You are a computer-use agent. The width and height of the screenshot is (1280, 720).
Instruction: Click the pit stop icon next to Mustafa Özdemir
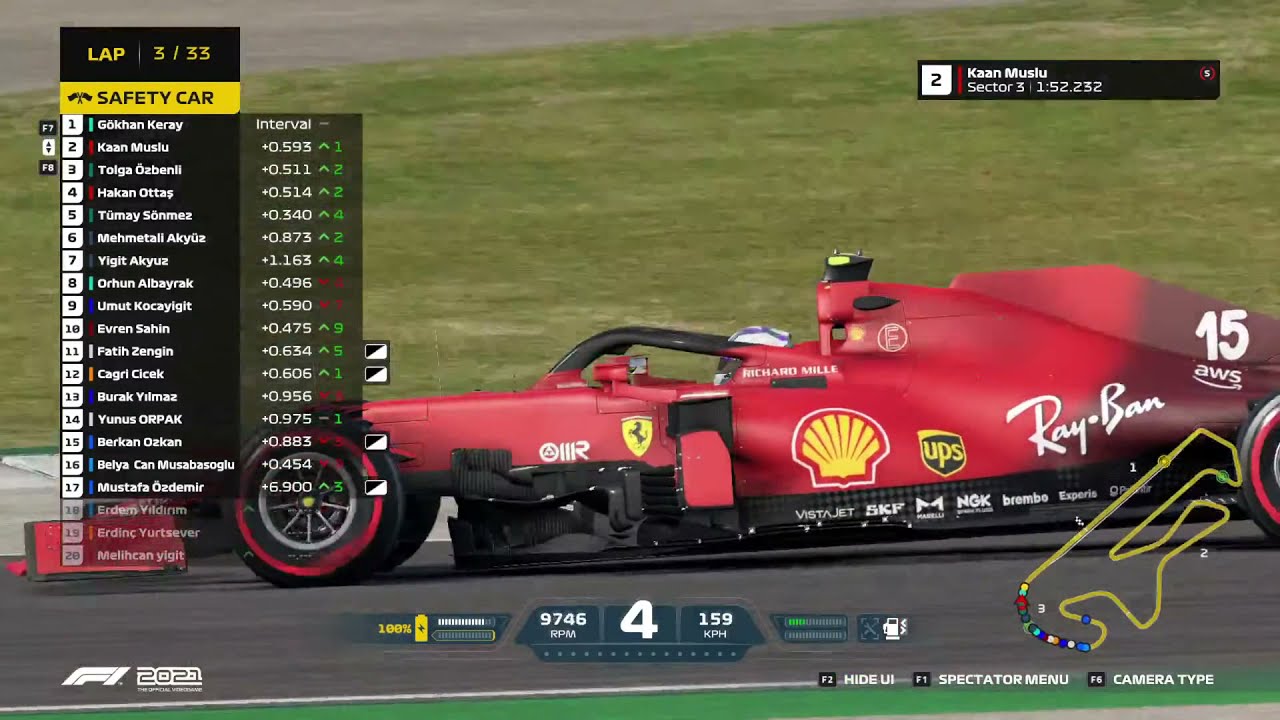click(376, 487)
